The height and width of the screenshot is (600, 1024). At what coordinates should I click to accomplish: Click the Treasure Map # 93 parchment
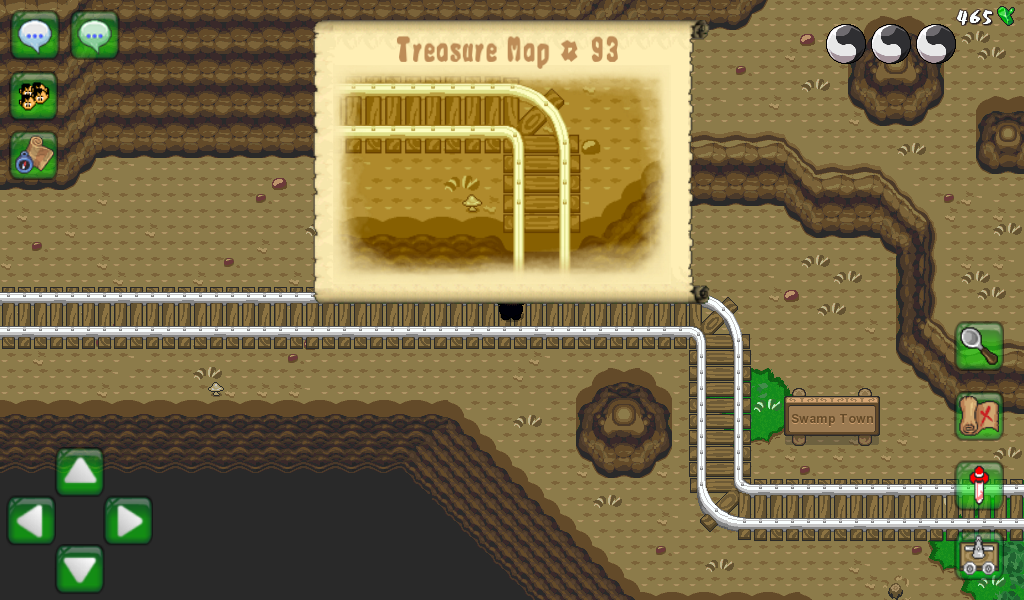point(503,160)
